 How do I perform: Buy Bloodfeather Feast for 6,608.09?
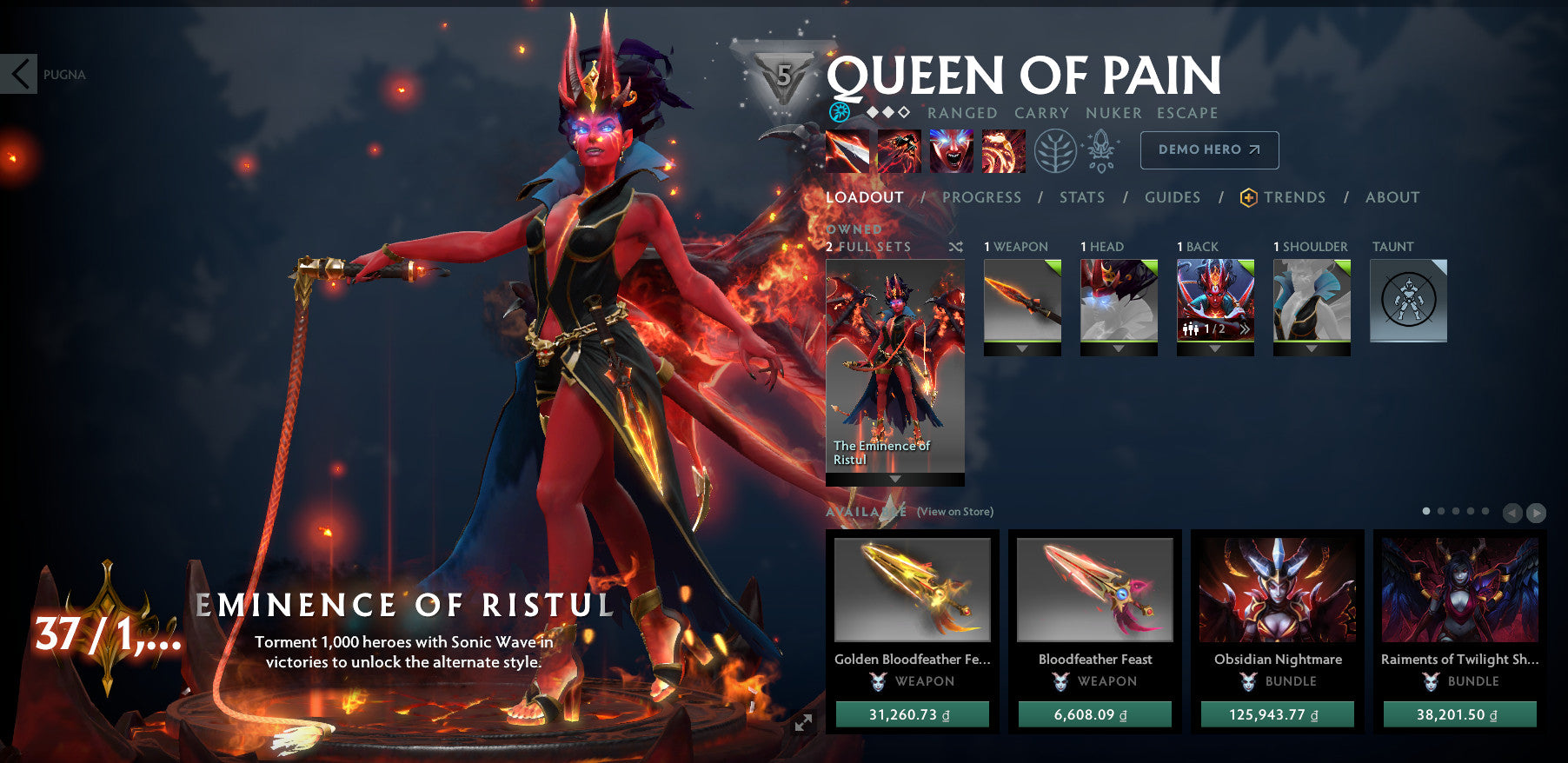coord(1094,714)
